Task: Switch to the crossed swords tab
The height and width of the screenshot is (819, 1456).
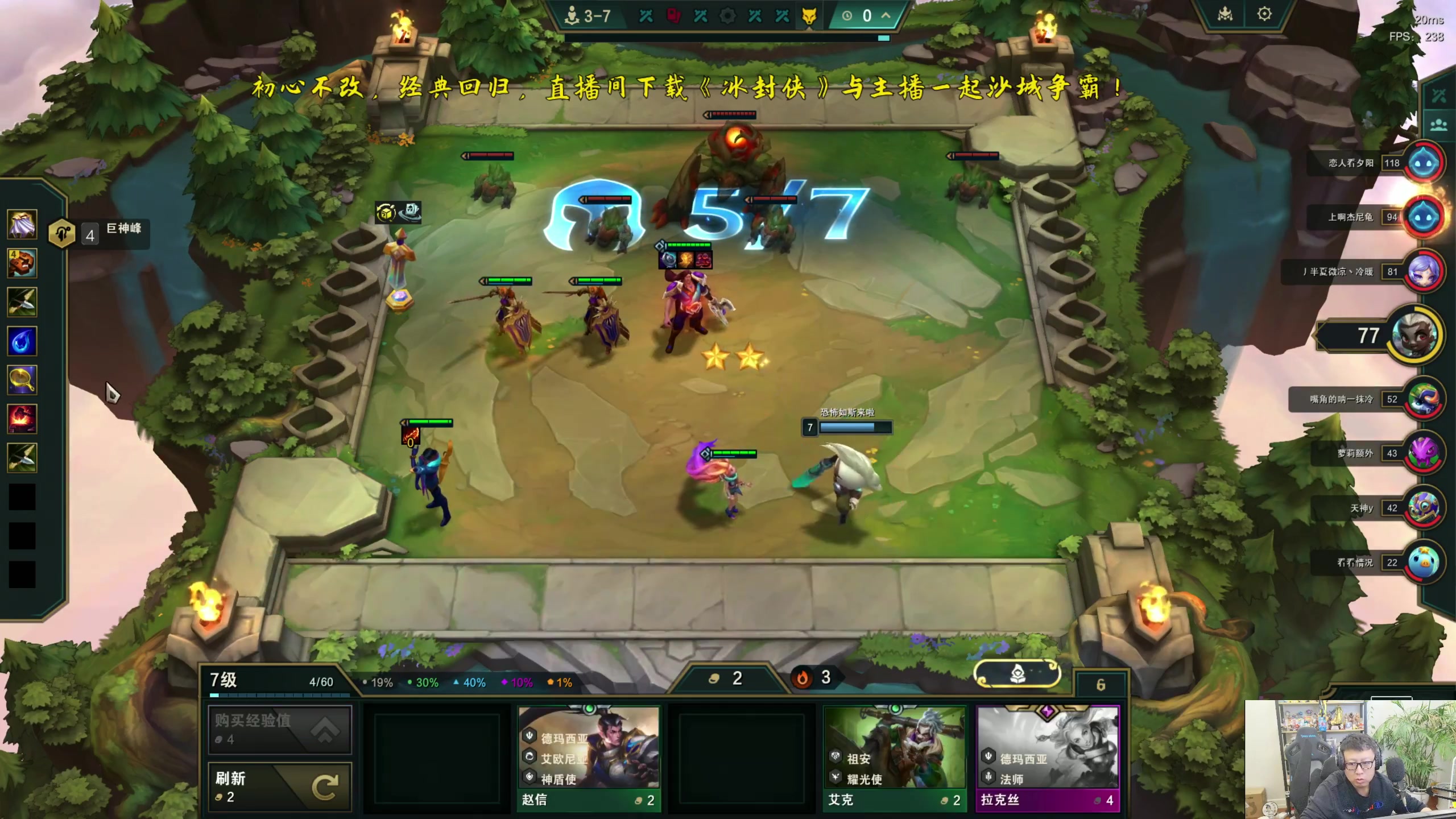Action: coord(1438,96)
